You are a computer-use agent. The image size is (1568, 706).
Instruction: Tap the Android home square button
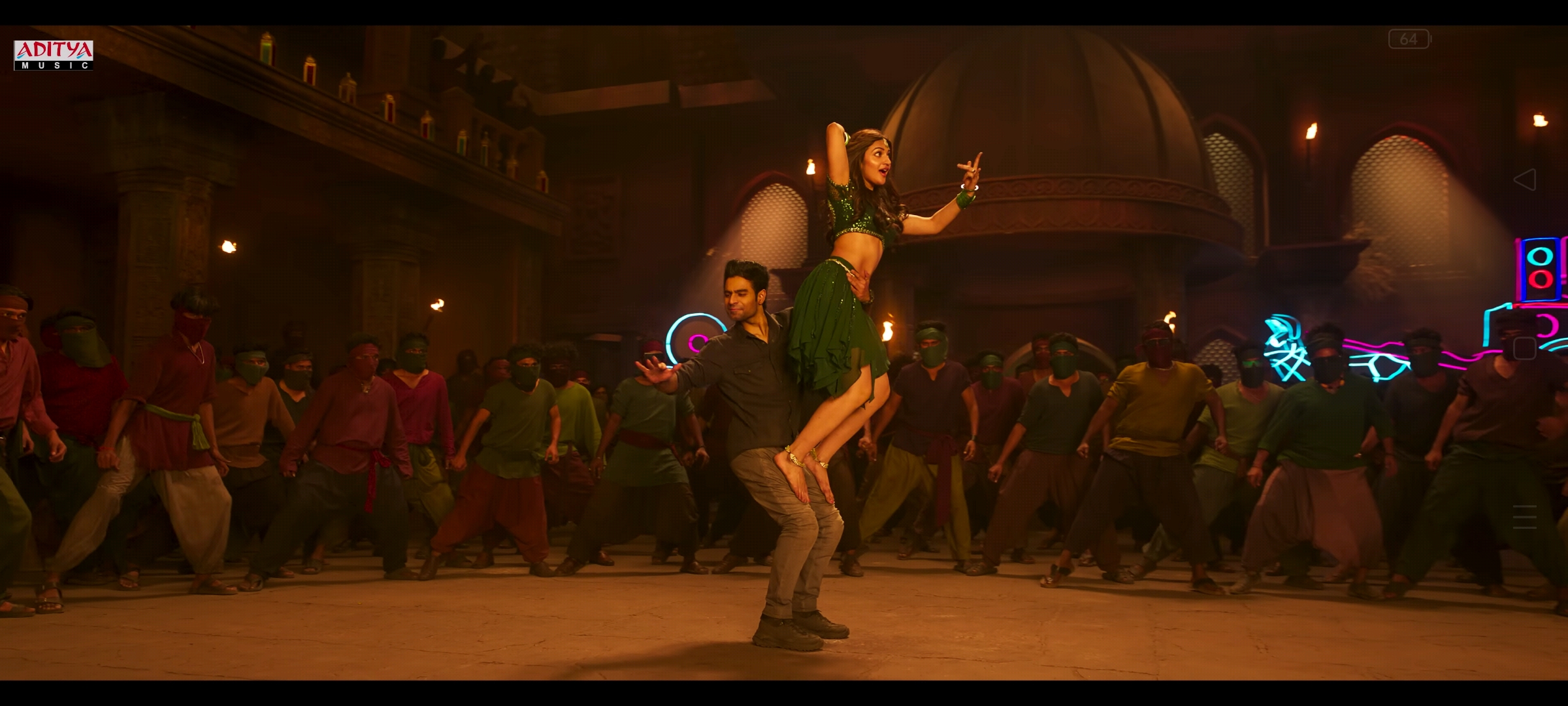[1524, 348]
